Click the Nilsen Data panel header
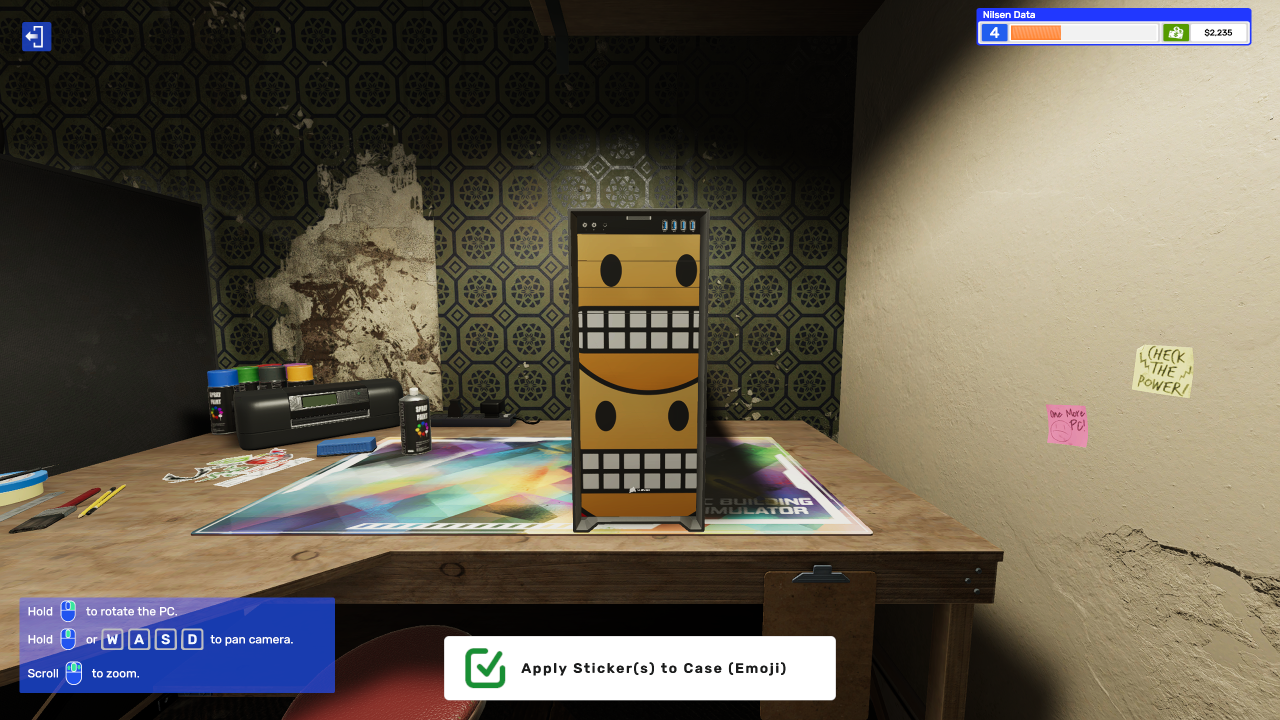The height and width of the screenshot is (720, 1280). tap(1010, 14)
